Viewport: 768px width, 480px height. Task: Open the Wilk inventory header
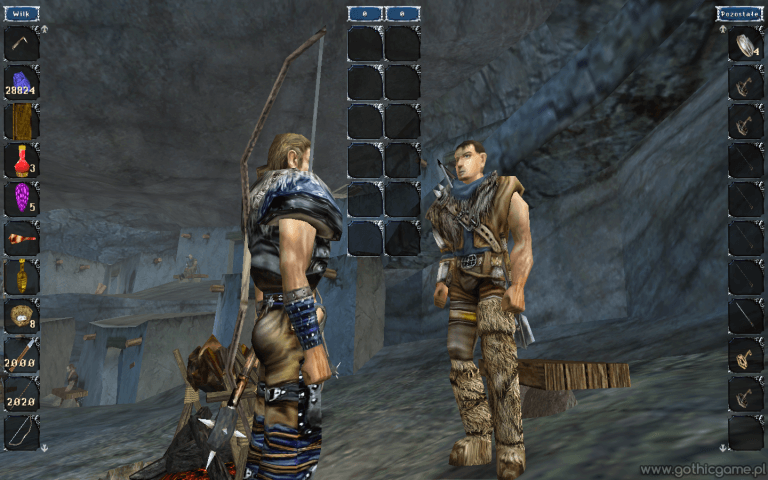[x=21, y=14]
